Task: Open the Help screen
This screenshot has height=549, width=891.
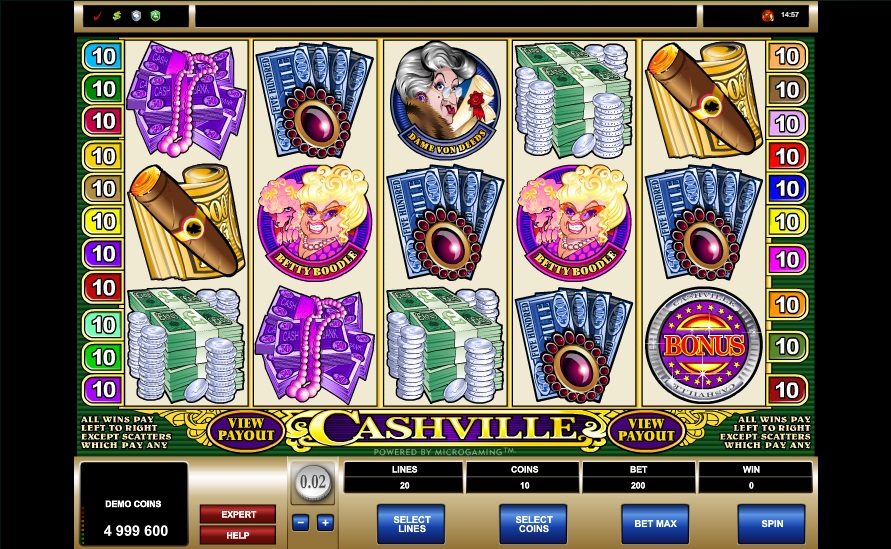Action: point(238,535)
